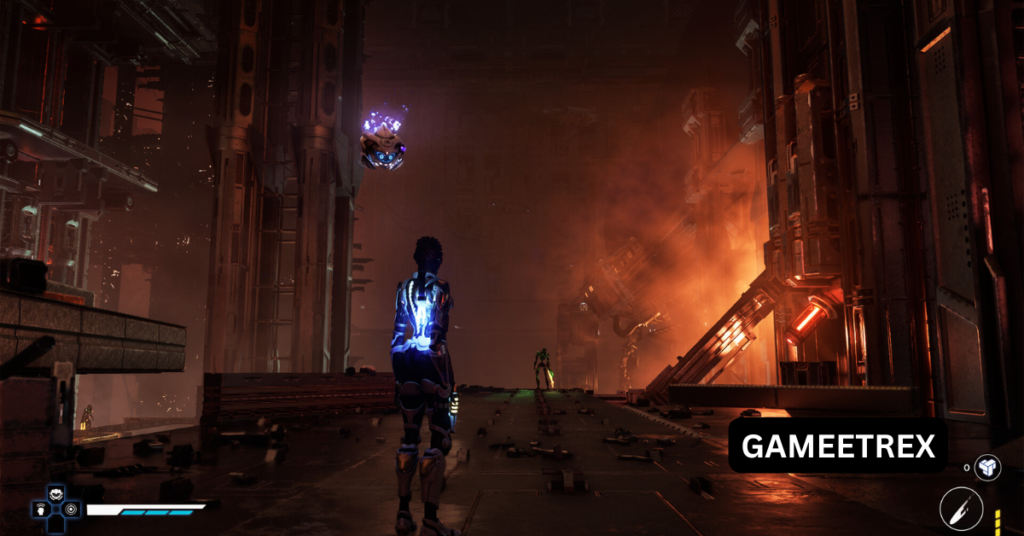Select the drone ability in the top d-pad slot
This screenshot has height=536, width=1024.
(x=54, y=494)
